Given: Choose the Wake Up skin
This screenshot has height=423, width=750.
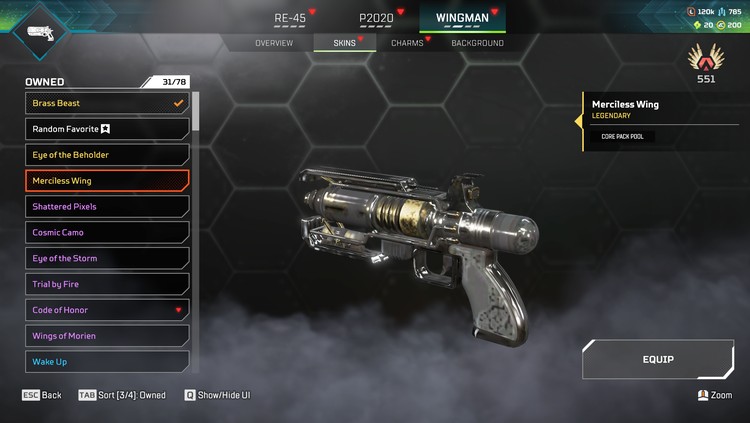Looking at the screenshot, I should tap(107, 361).
